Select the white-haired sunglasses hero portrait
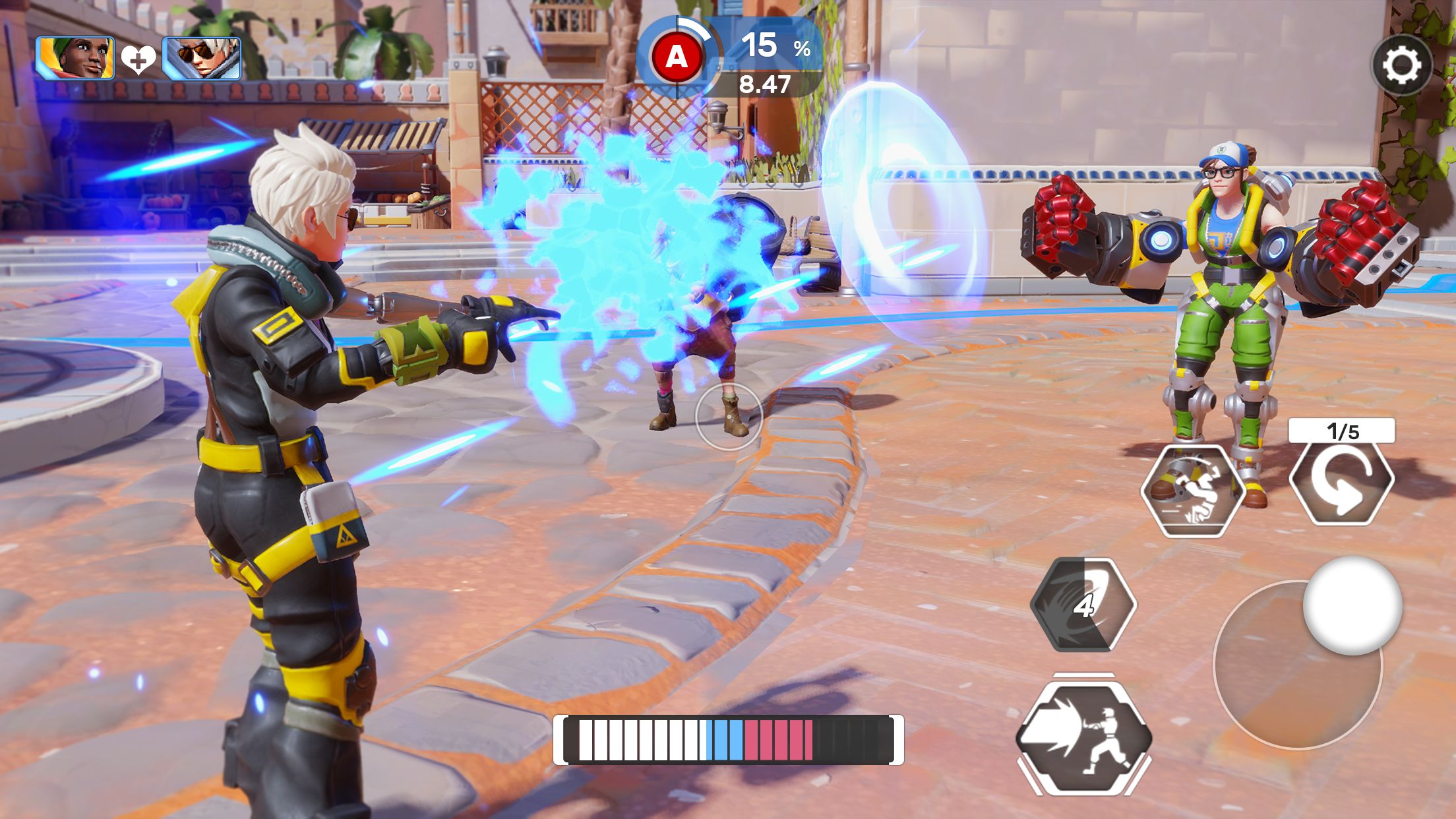Screen dimensions: 1456x819 coord(201,59)
